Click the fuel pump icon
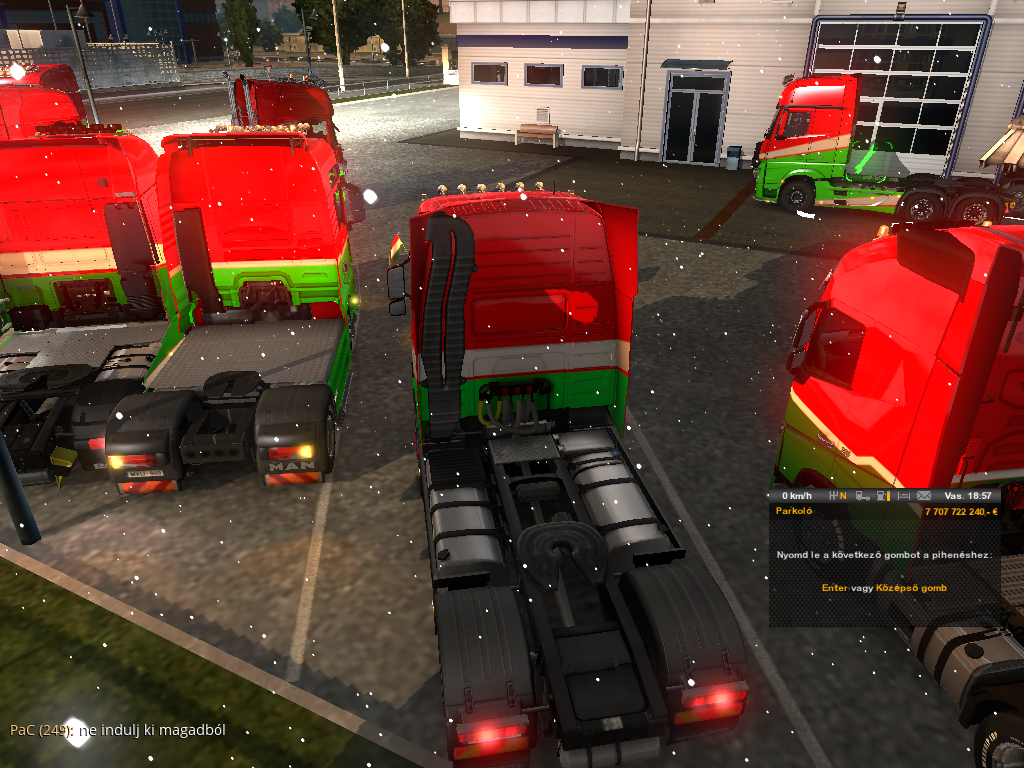The height and width of the screenshot is (768, 1024). (x=882, y=496)
